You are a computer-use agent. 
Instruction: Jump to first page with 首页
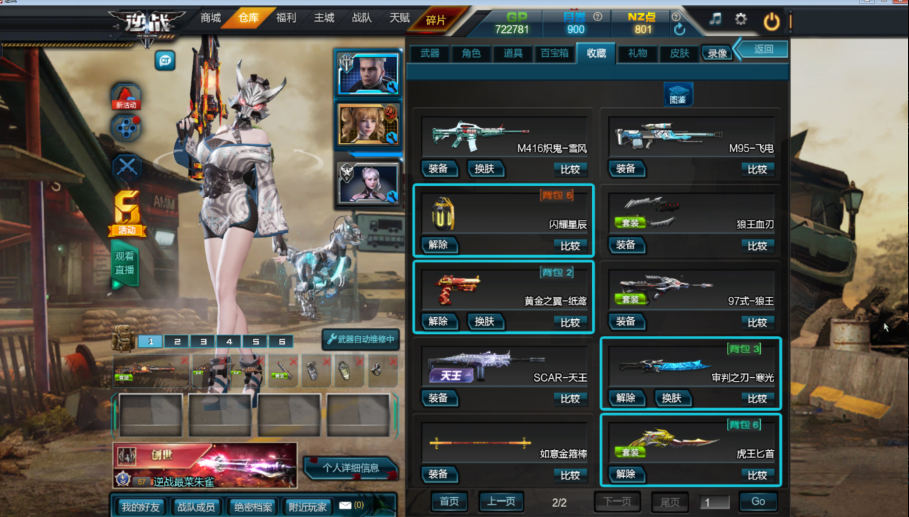tap(449, 501)
